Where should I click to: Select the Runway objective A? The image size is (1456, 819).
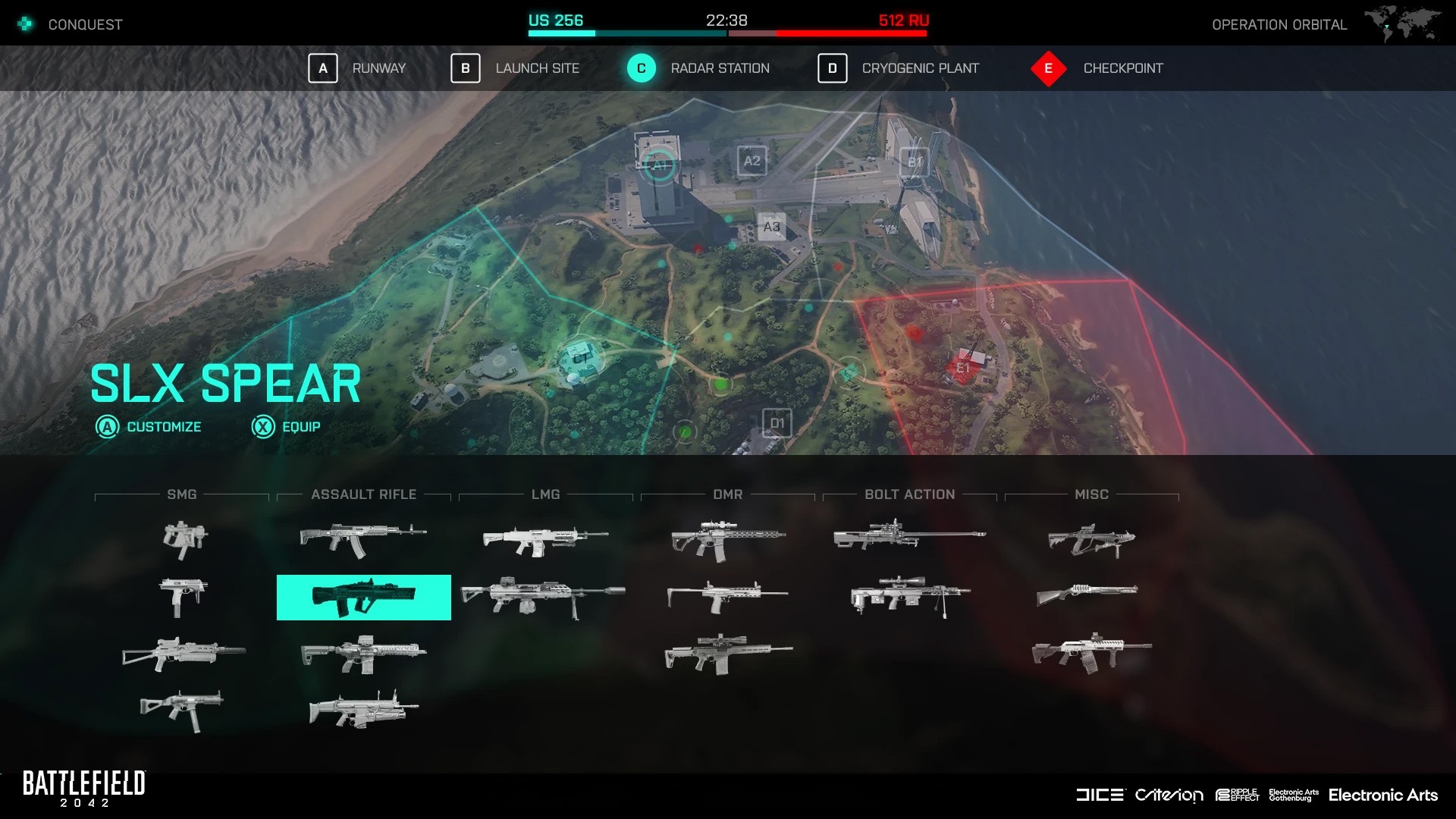coord(323,68)
